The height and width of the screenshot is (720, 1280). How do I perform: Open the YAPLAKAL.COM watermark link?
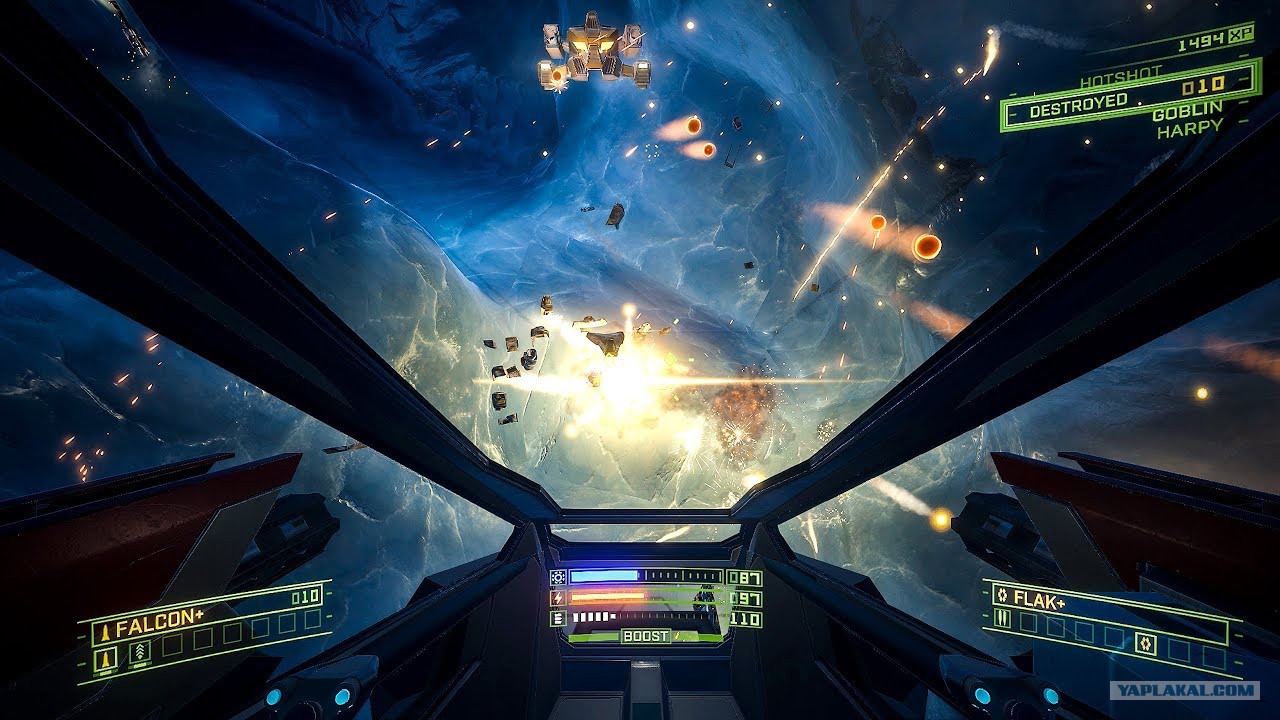tap(1184, 690)
